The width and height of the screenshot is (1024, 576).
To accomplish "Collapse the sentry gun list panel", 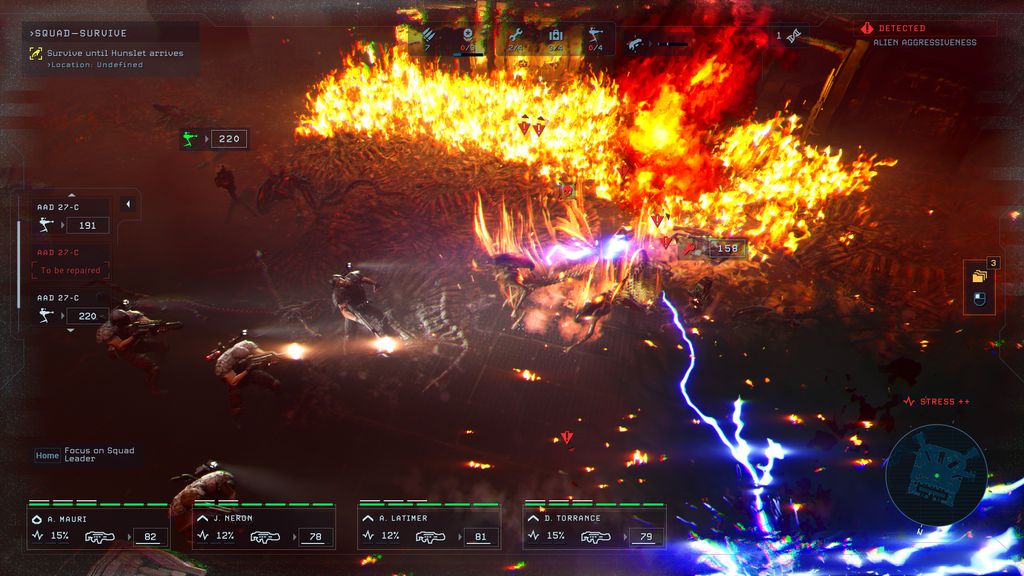I will click(x=128, y=204).
